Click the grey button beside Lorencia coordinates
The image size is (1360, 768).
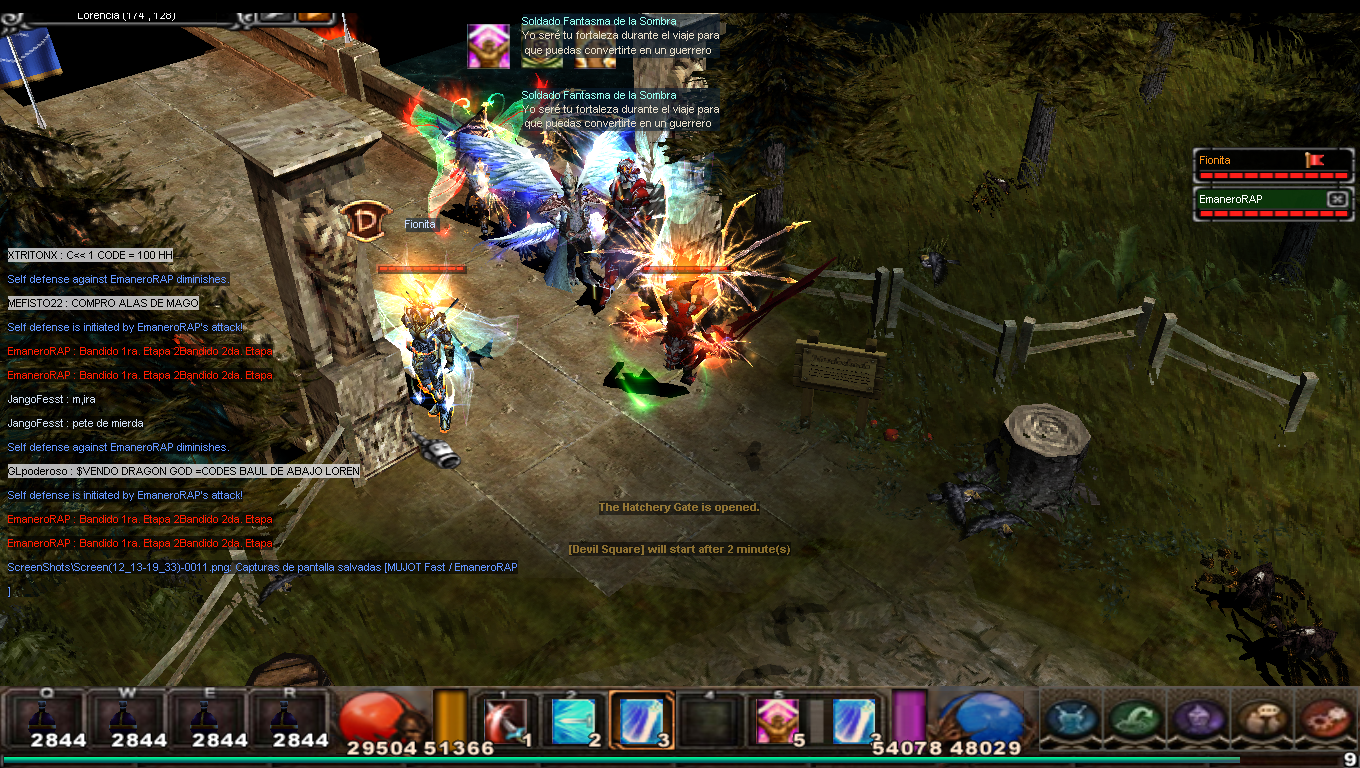274,15
